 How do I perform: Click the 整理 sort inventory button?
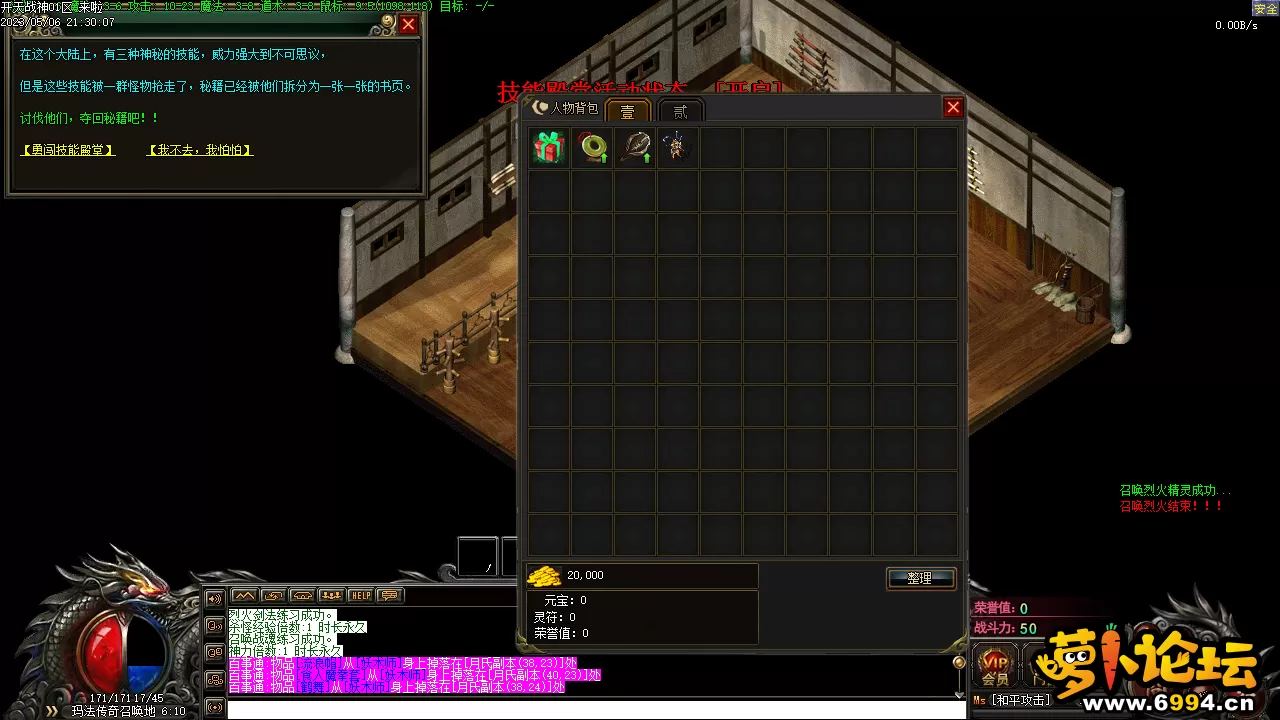click(x=920, y=578)
